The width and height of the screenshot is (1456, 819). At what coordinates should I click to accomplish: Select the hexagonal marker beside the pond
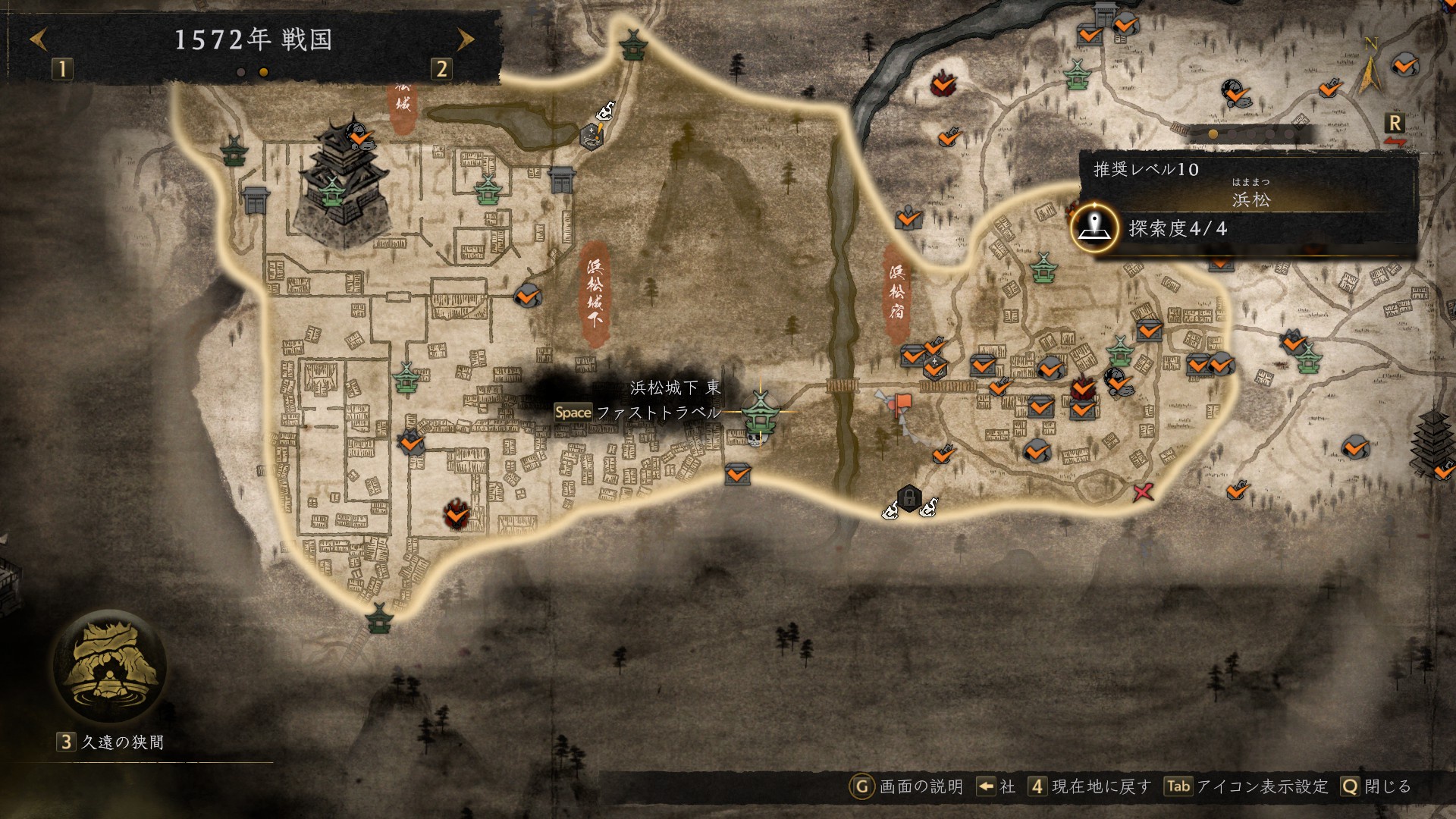click(x=591, y=135)
